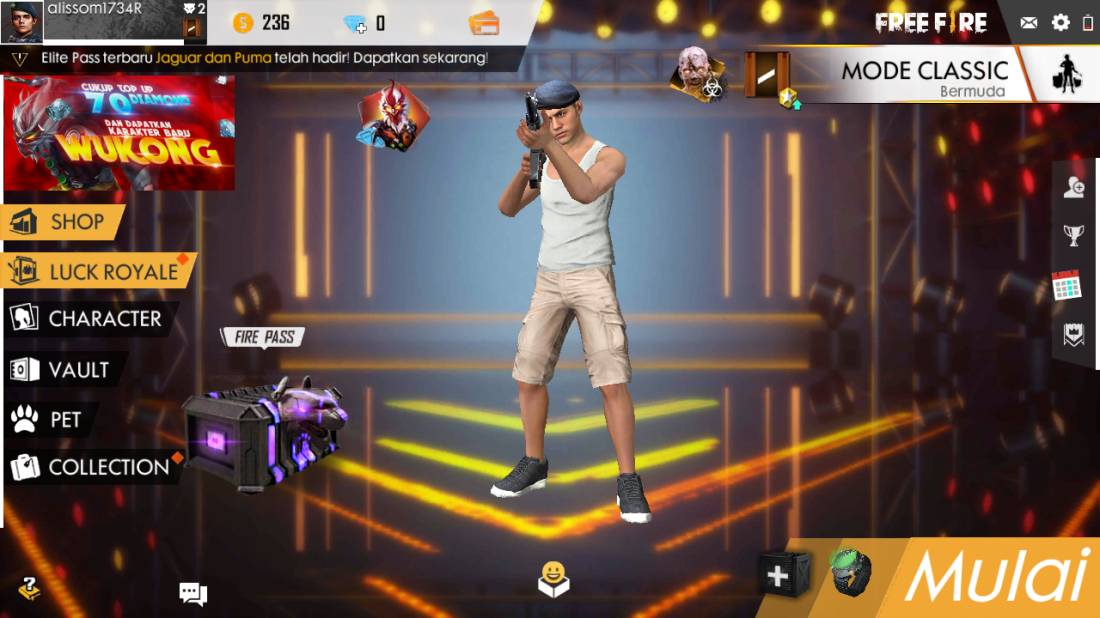Open the zombie biohazard event icon
The height and width of the screenshot is (618, 1100).
click(x=698, y=72)
